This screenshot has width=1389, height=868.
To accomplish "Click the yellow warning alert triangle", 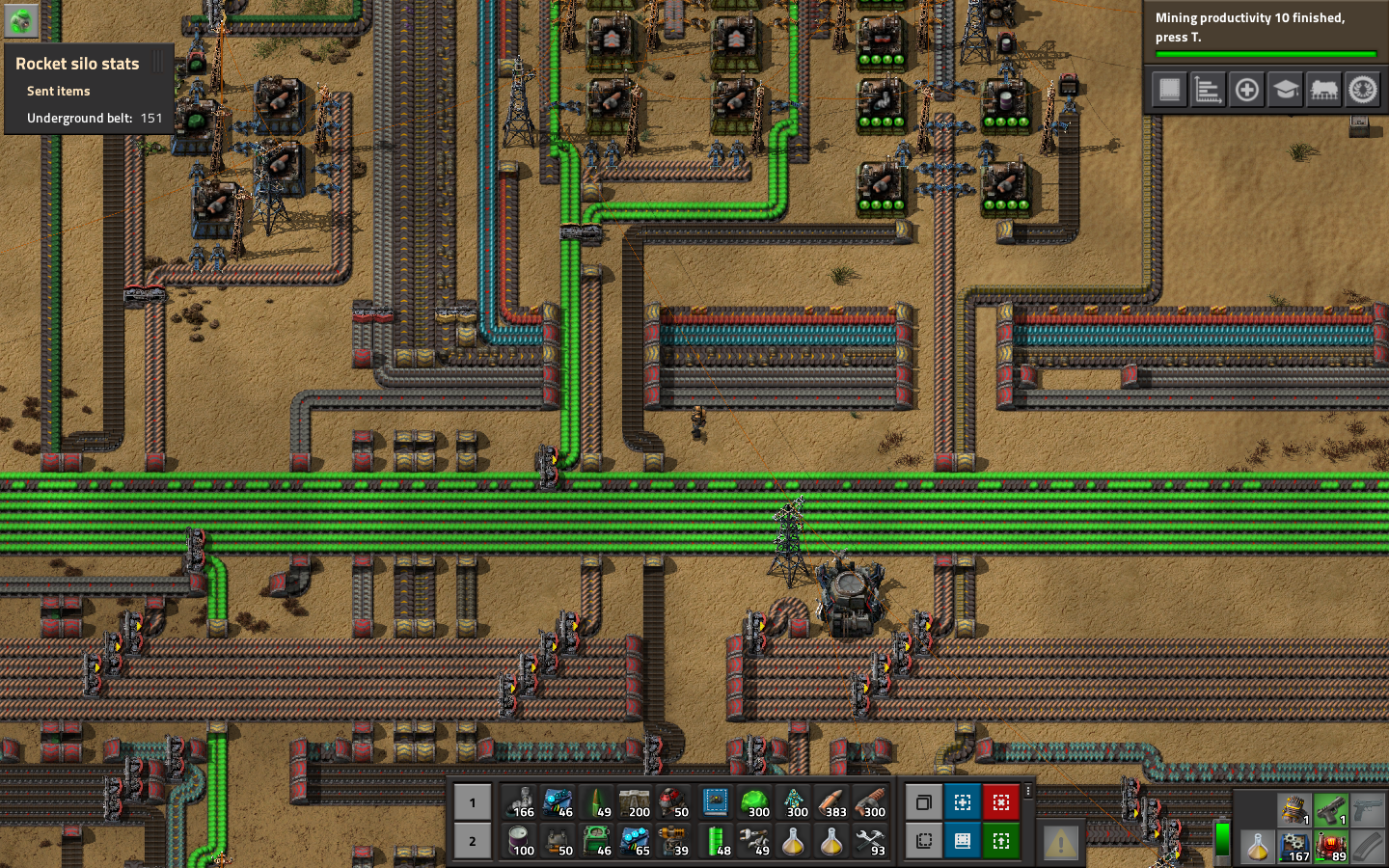I will [x=1060, y=841].
